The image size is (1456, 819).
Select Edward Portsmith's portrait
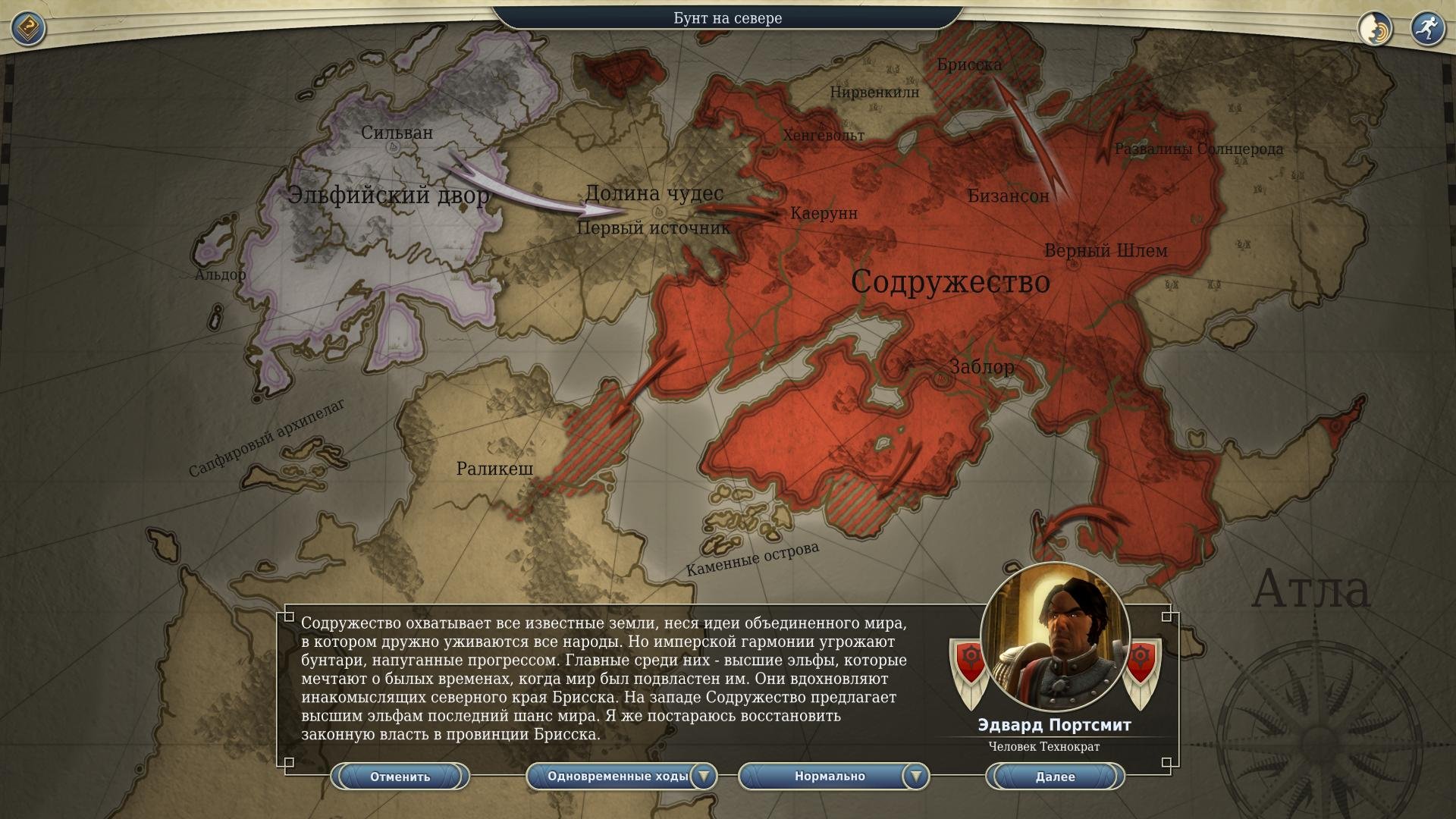pyautogui.click(x=1055, y=637)
